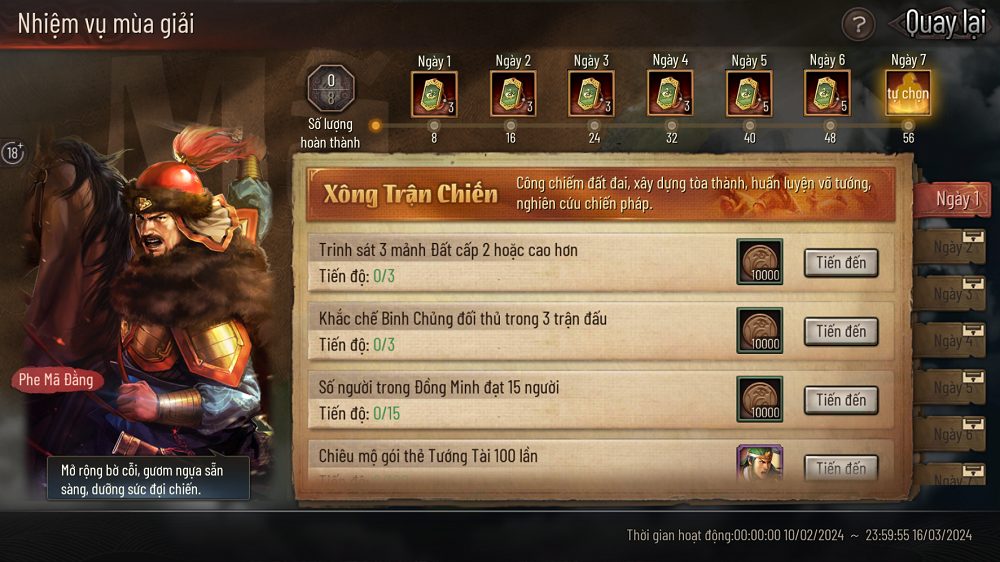The image size is (1000, 562).
Task: Select the Ngày 3 reward card icon
Action: tap(591, 94)
